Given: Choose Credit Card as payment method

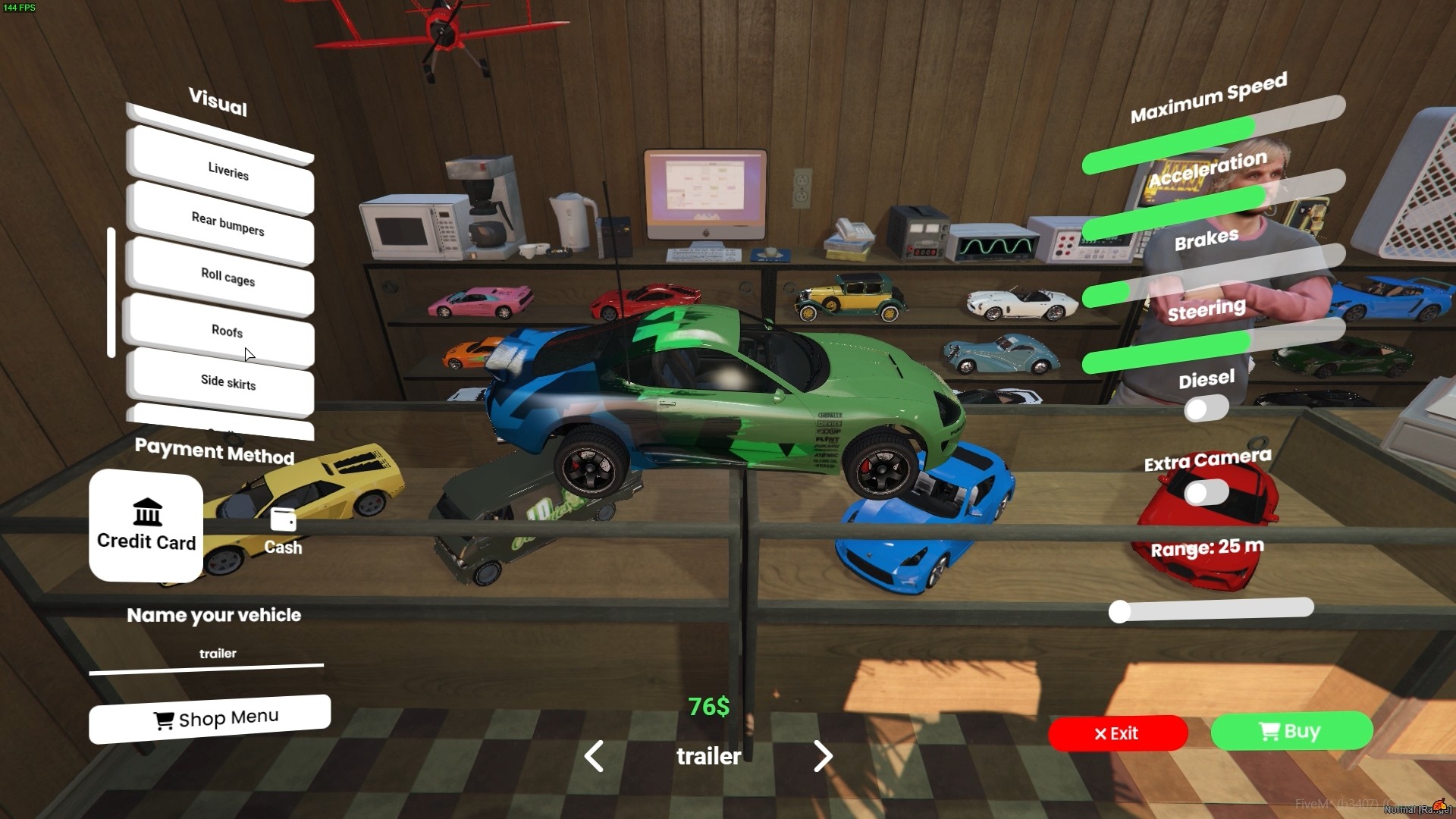Looking at the screenshot, I should click(x=146, y=526).
